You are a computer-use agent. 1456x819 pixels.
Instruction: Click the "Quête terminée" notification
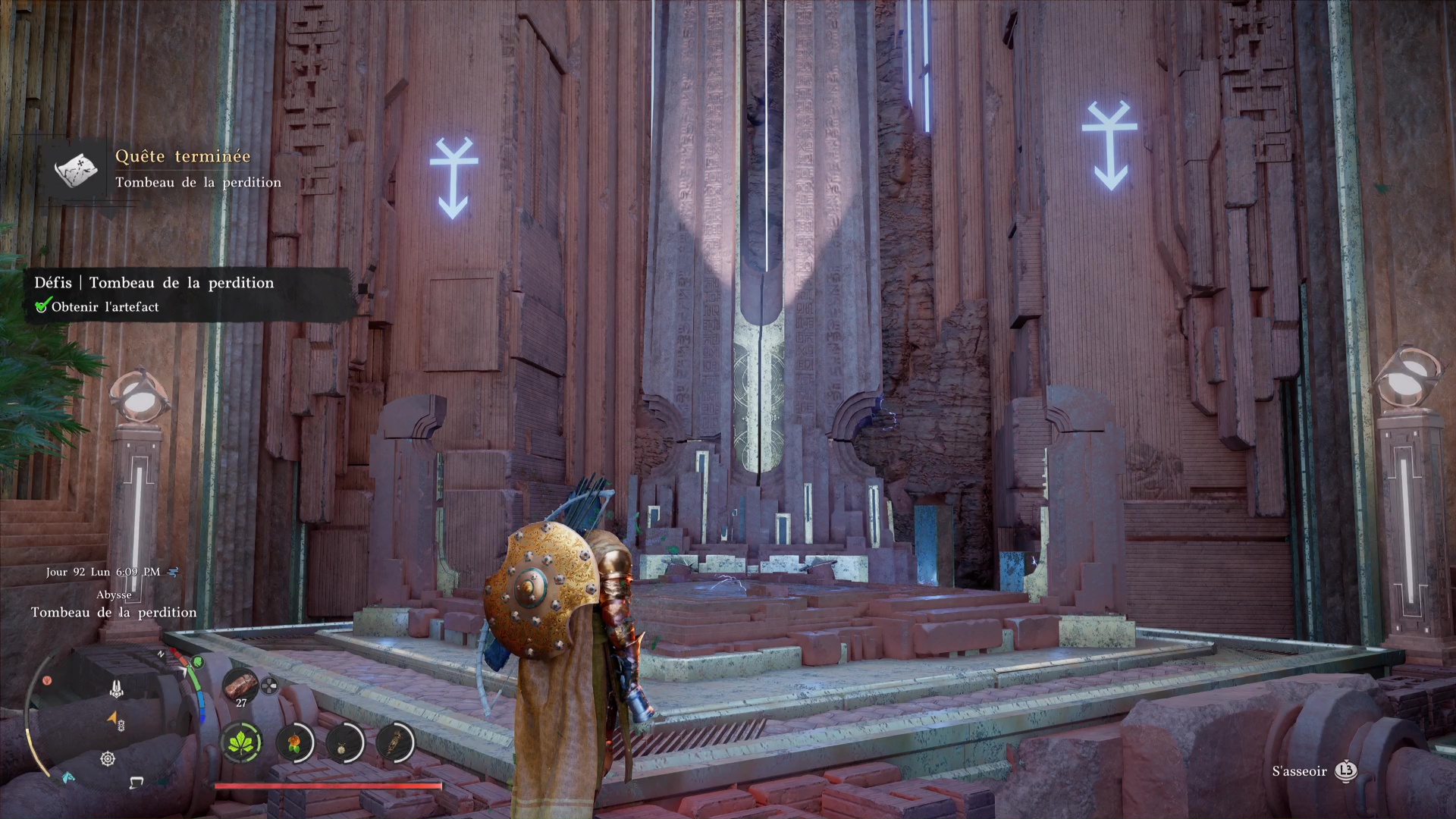click(x=182, y=157)
